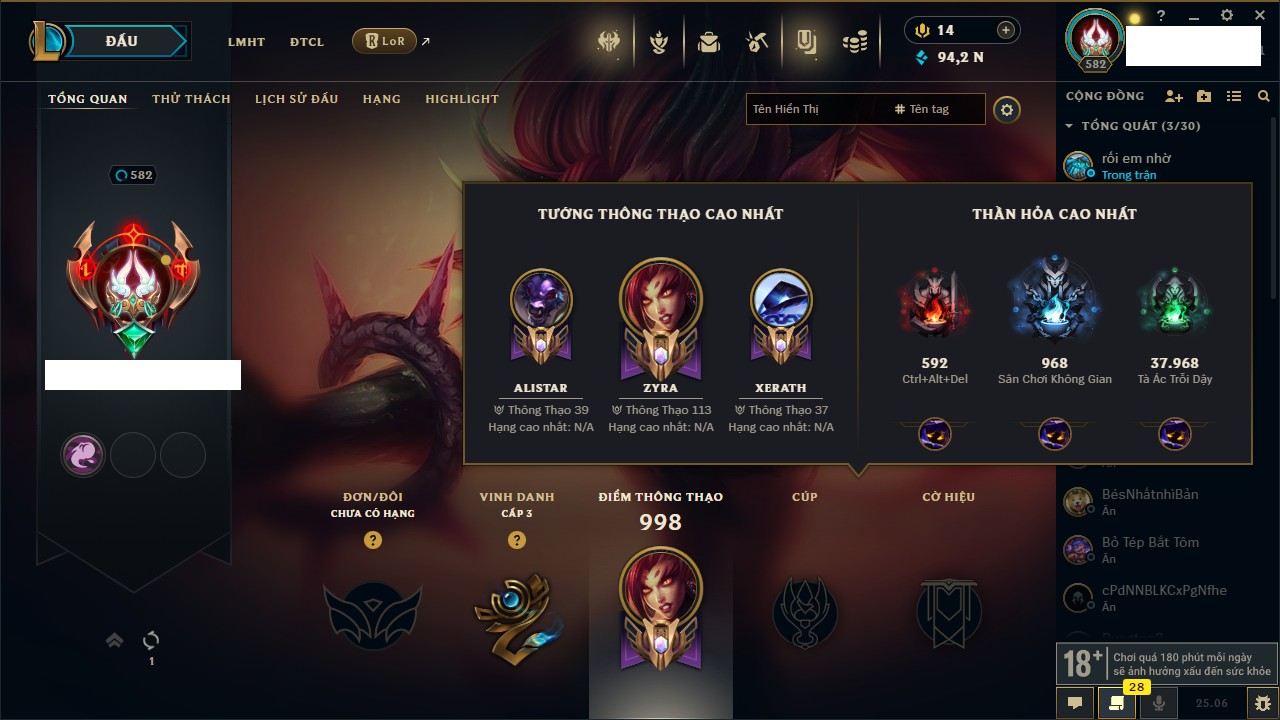Click the plus button to buy RP
The image size is (1280, 720).
tap(1006, 30)
